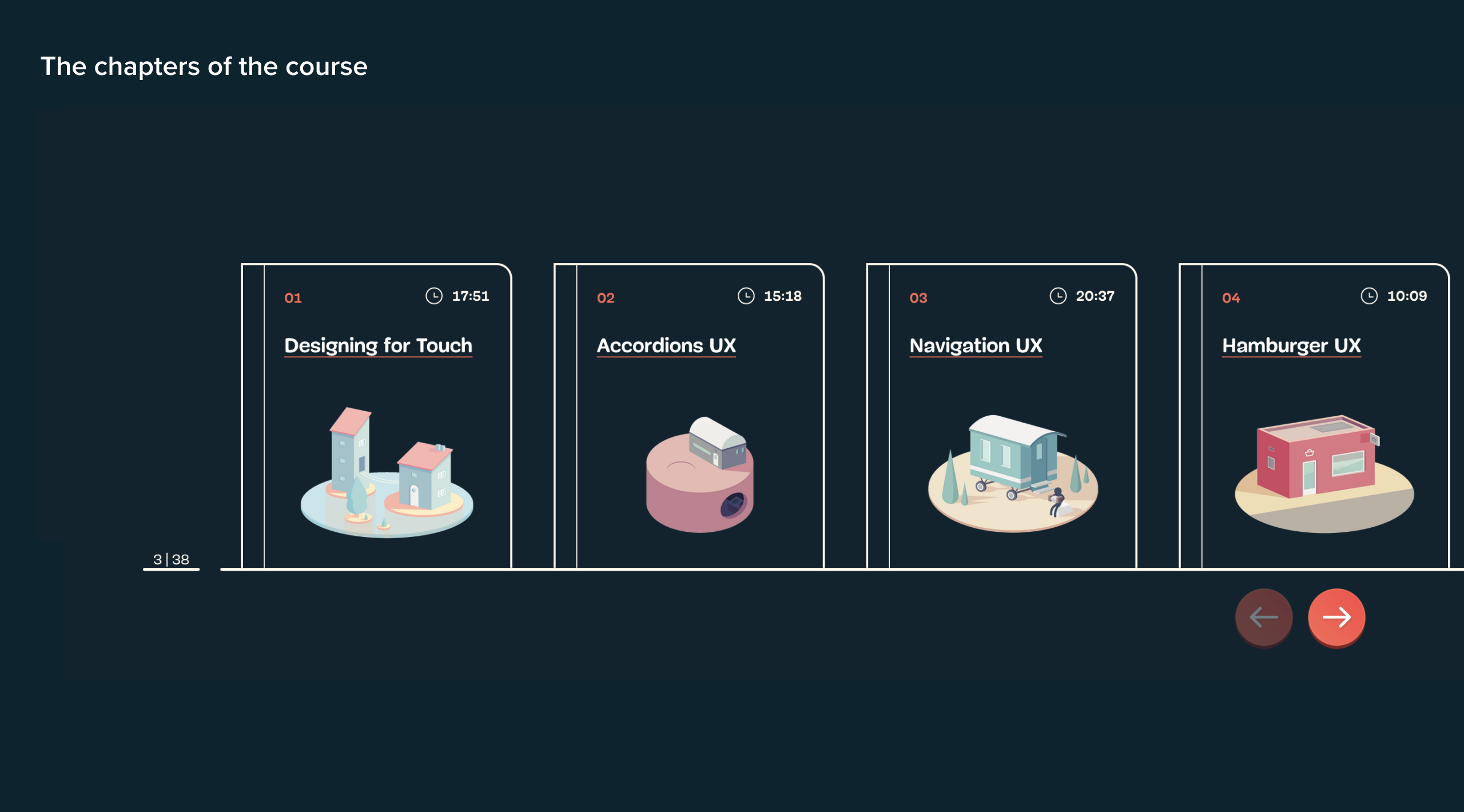Click the clock icon on the Designing for Touch card
1464x812 pixels.
[433, 296]
